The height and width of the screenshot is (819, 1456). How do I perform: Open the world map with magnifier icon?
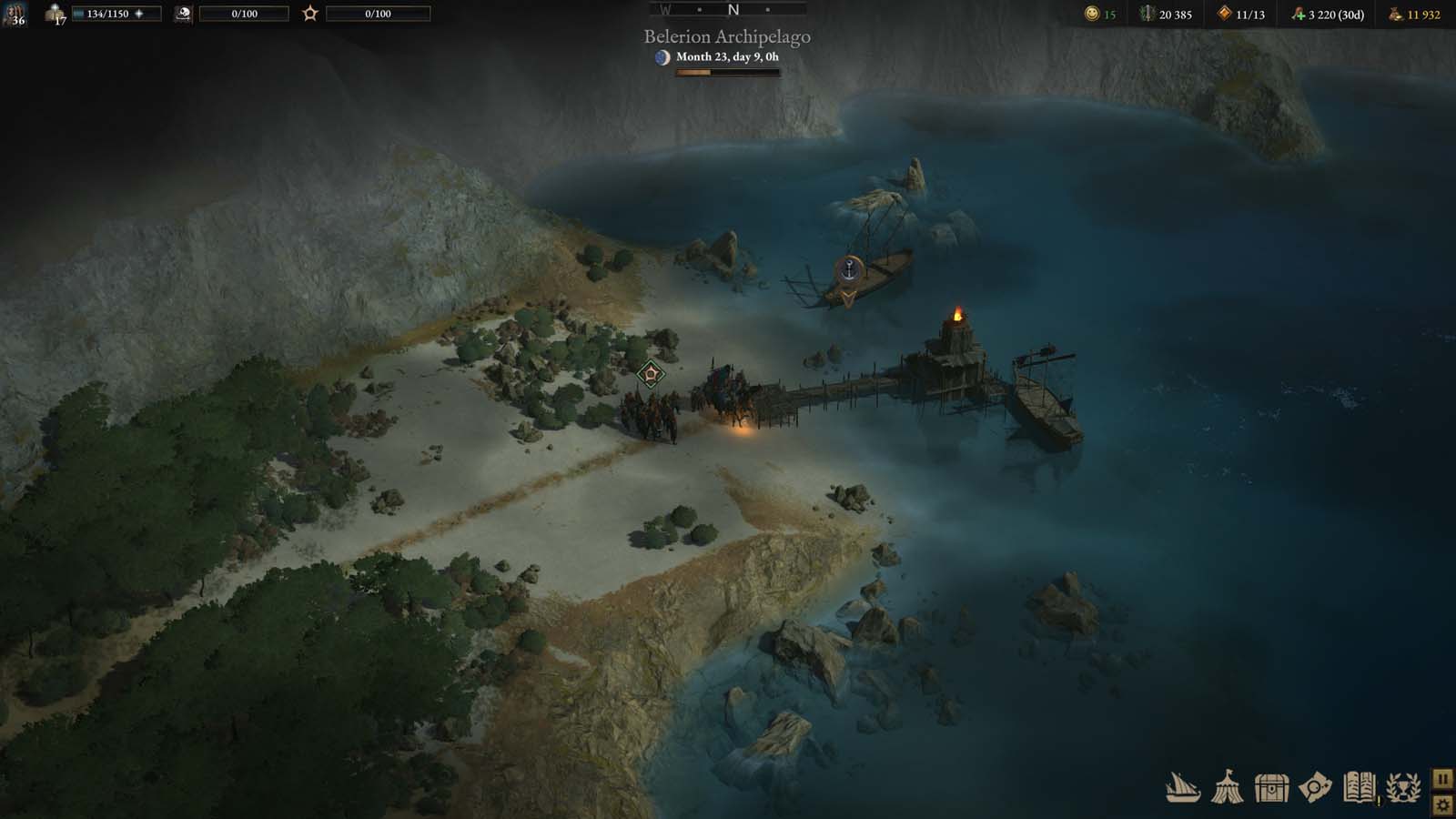click(x=1315, y=787)
